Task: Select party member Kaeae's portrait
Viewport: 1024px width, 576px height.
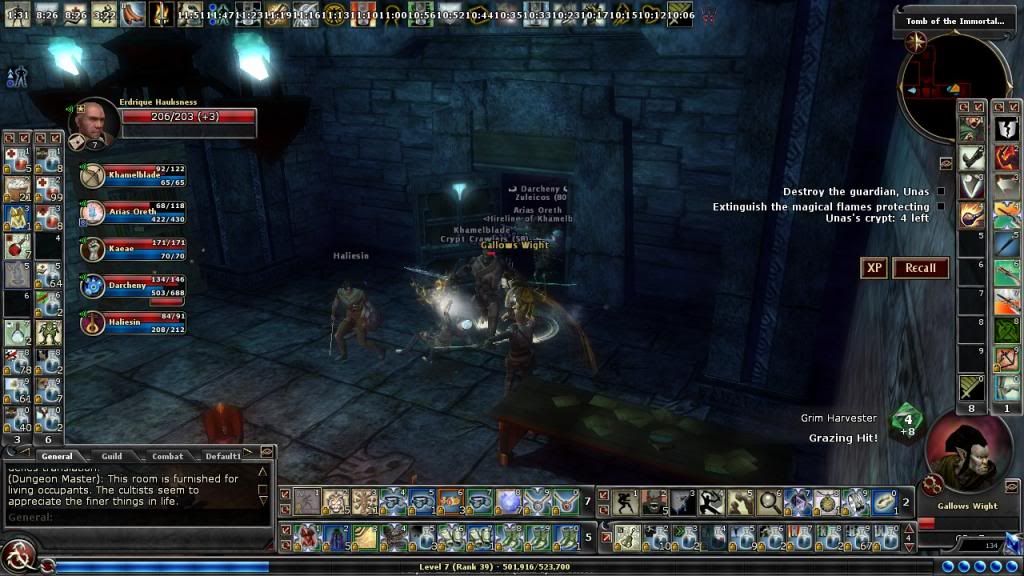Action: (x=93, y=249)
